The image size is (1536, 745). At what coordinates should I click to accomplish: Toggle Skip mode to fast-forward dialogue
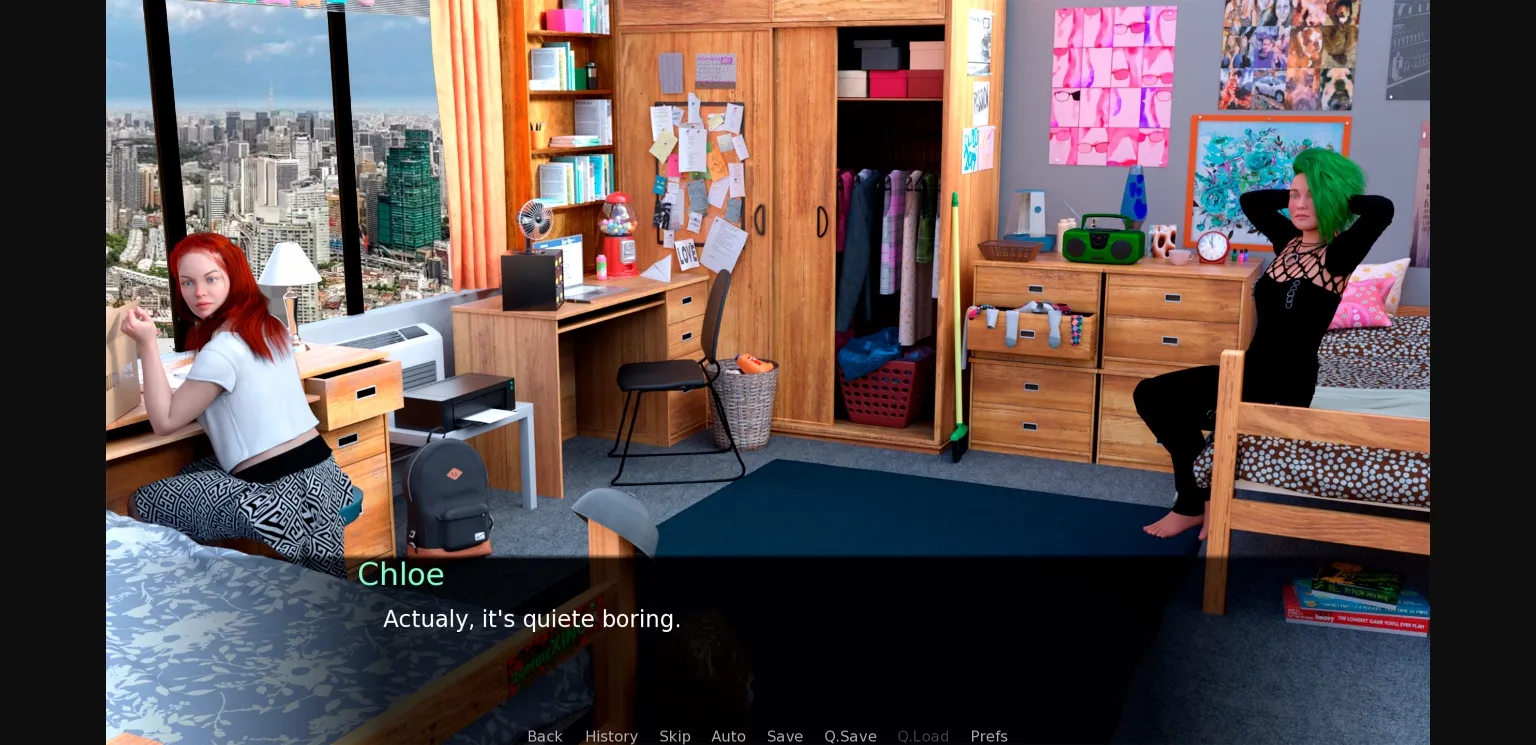tap(675, 736)
